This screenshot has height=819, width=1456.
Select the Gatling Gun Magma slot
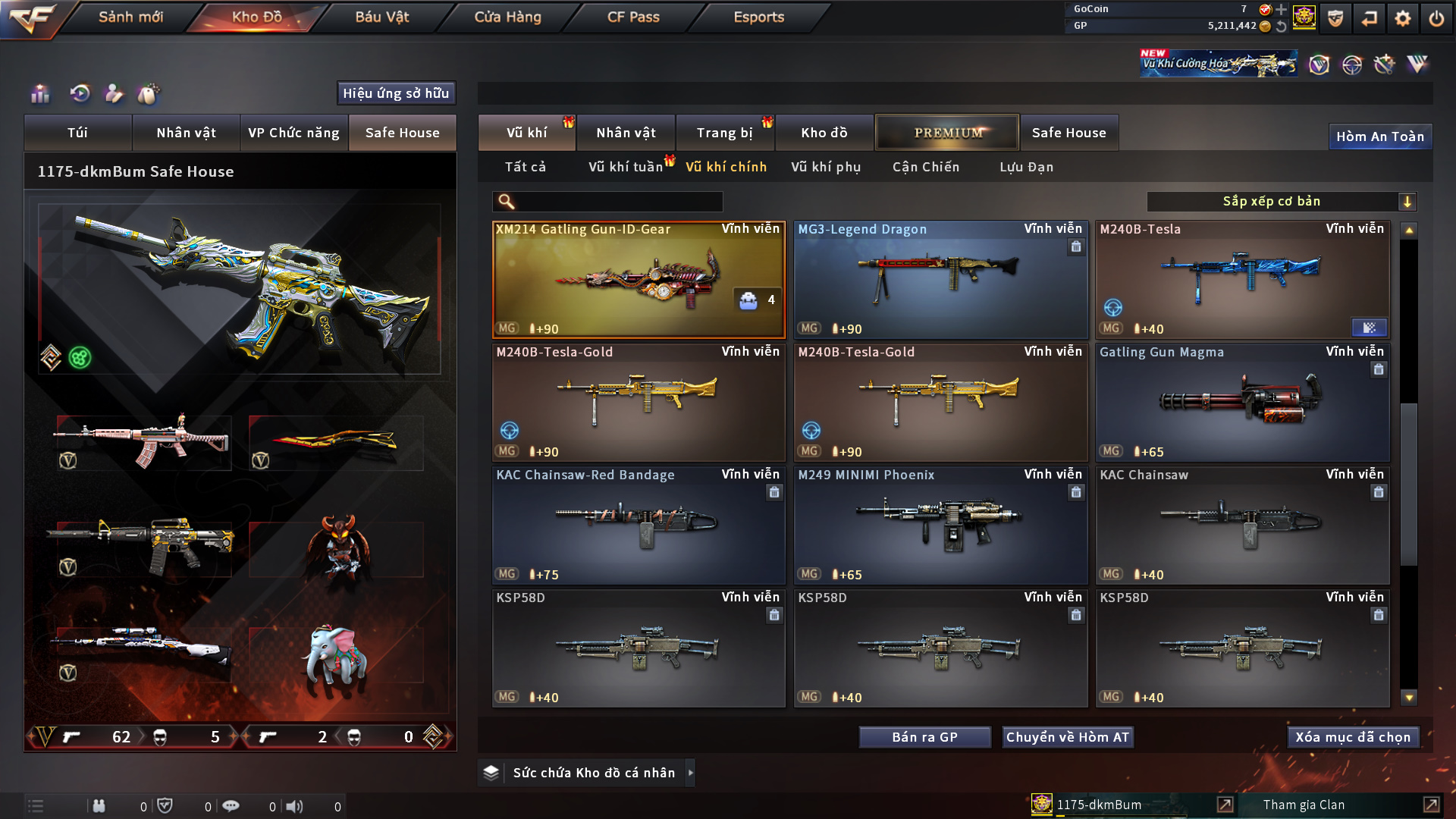pyautogui.click(x=1242, y=402)
